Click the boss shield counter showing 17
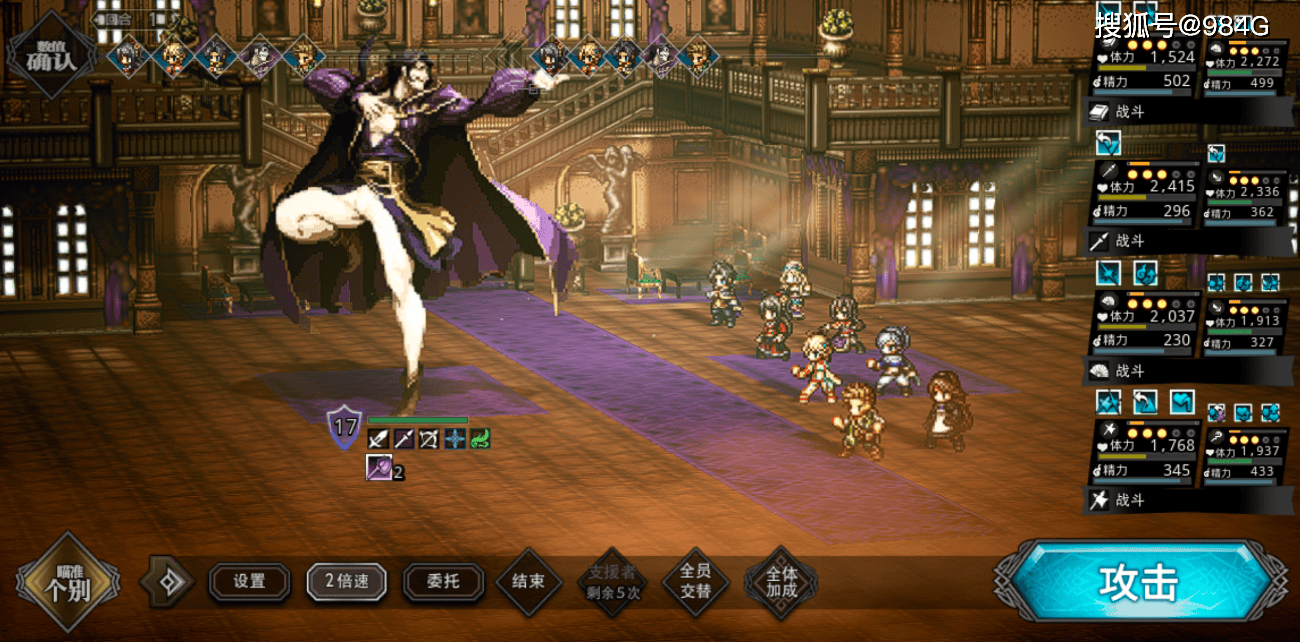The width and height of the screenshot is (1300, 642). (x=345, y=428)
